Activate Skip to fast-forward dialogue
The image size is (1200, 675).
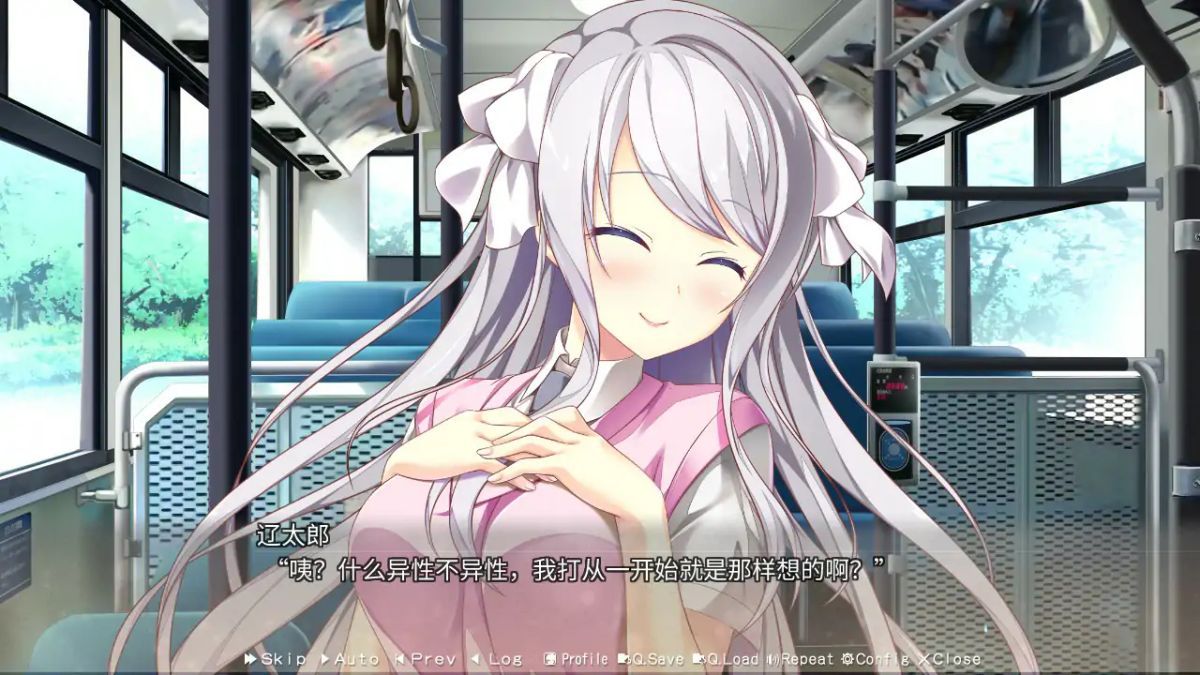coord(275,659)
